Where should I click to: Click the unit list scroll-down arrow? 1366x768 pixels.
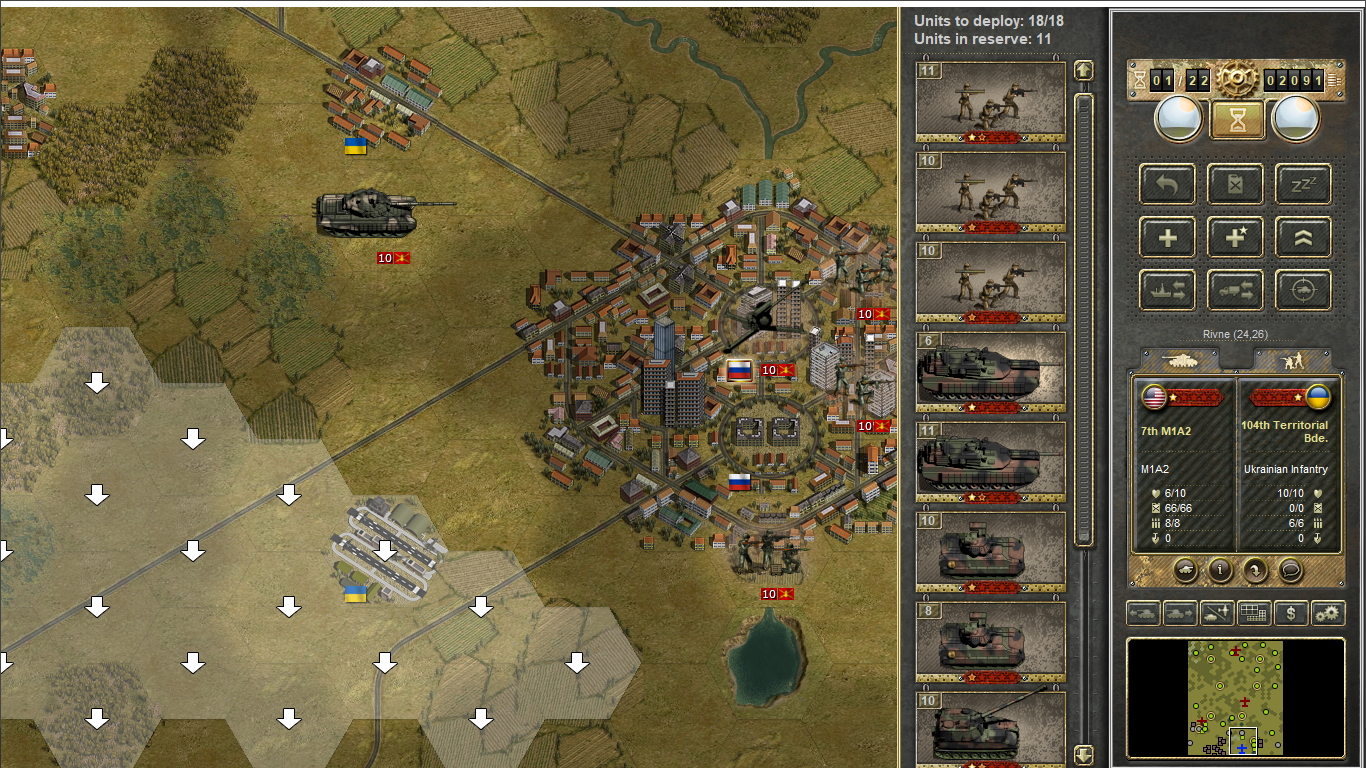[1083, 754]
